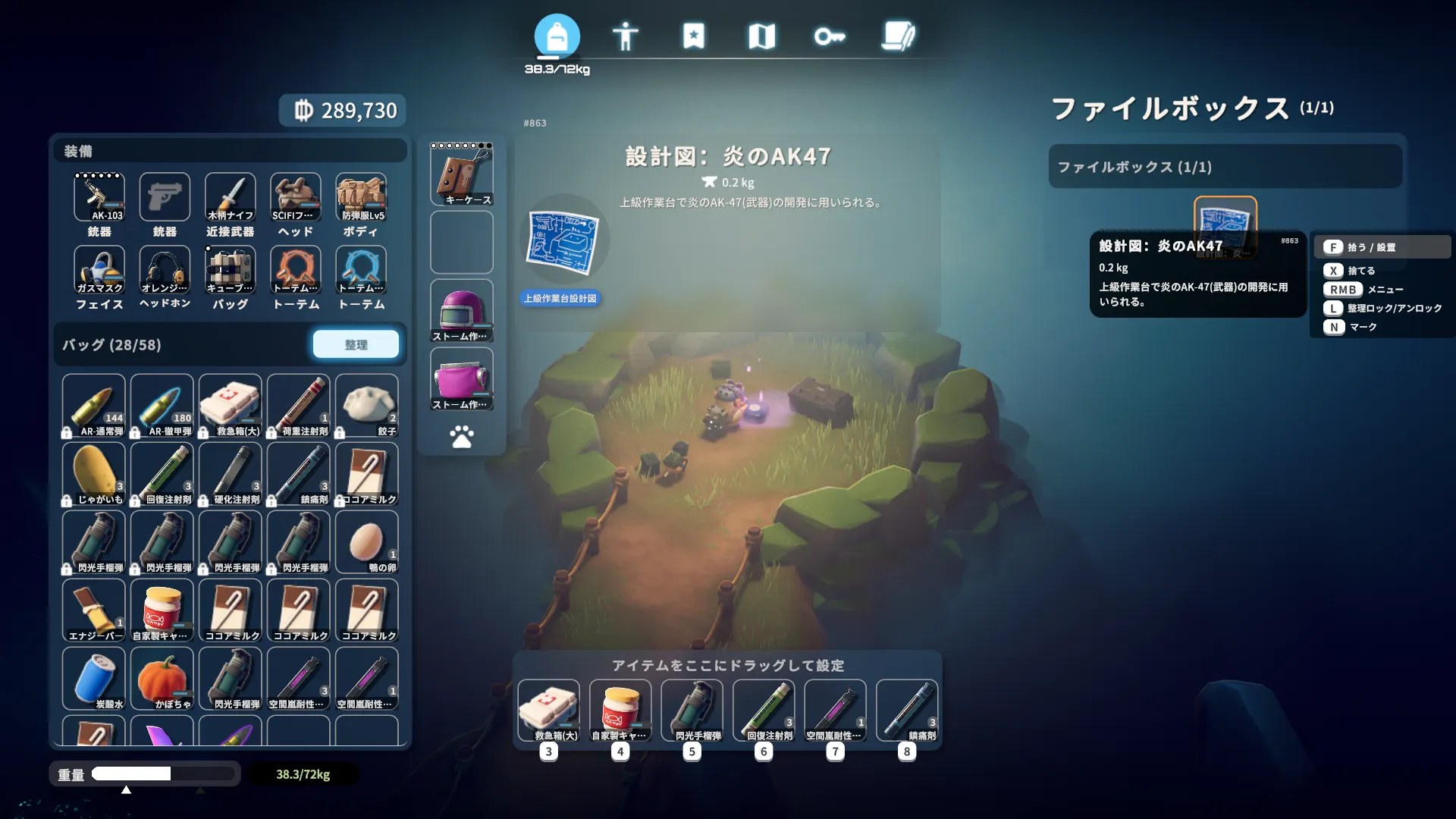This screenshot has height=819, width=1456.
Task: Click the pet paw icon
Action: 462,436
